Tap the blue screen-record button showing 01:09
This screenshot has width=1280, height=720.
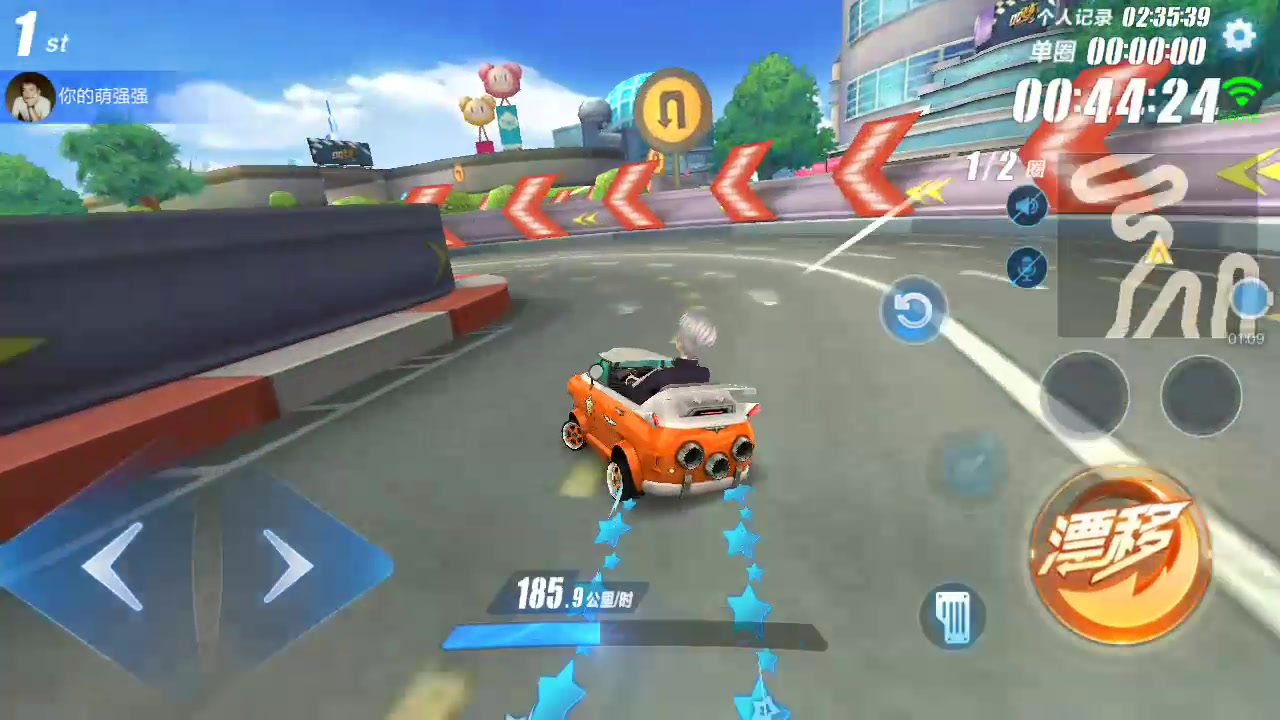[x=1250, y=299]
